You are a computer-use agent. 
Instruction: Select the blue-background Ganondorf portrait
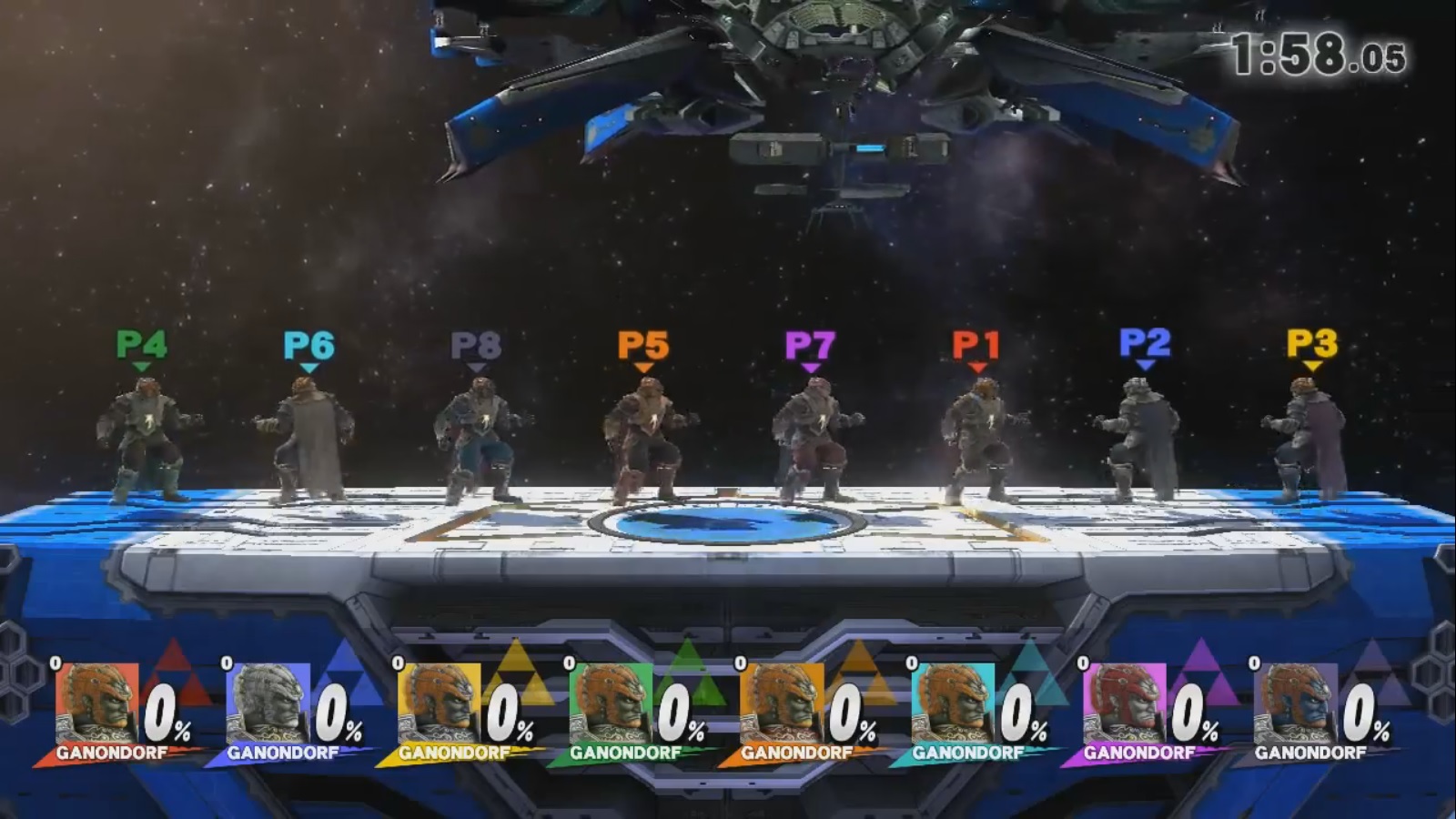tap(268, 703)
